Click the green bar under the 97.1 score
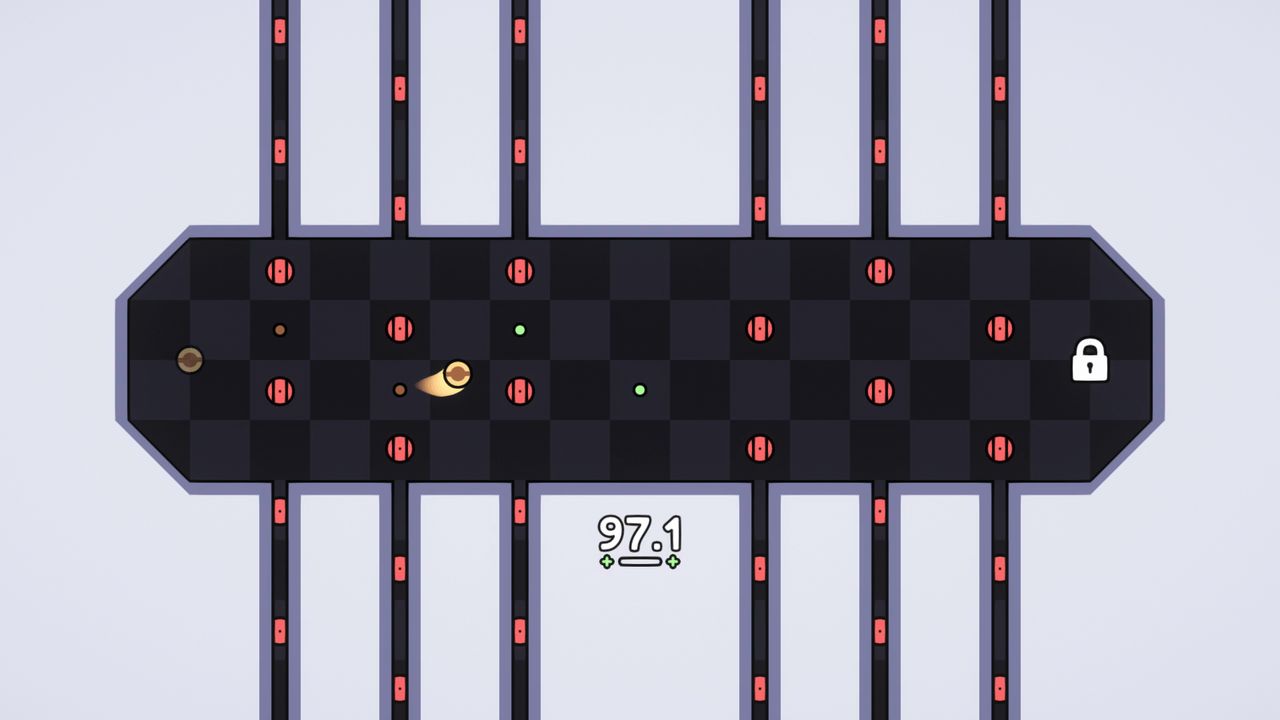This screenshot has height=720, width=1280. pos(640,560)
